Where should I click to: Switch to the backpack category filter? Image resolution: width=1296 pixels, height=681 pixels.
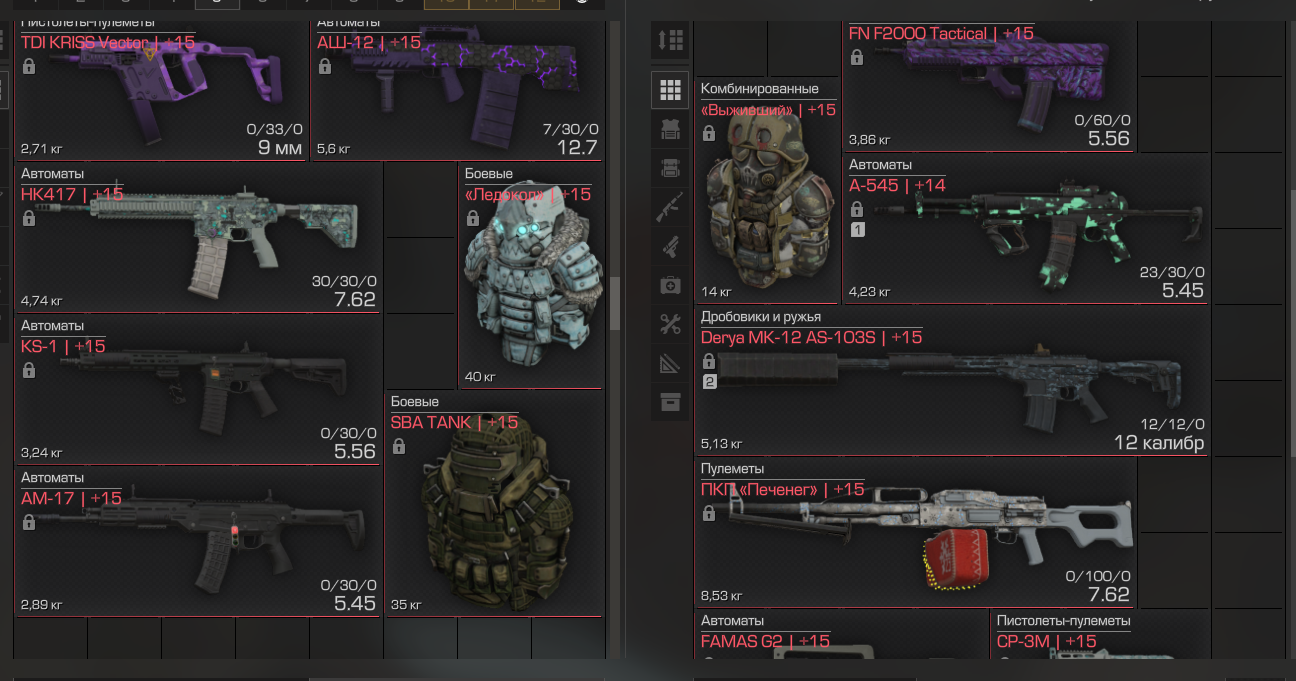coord(670,168)
